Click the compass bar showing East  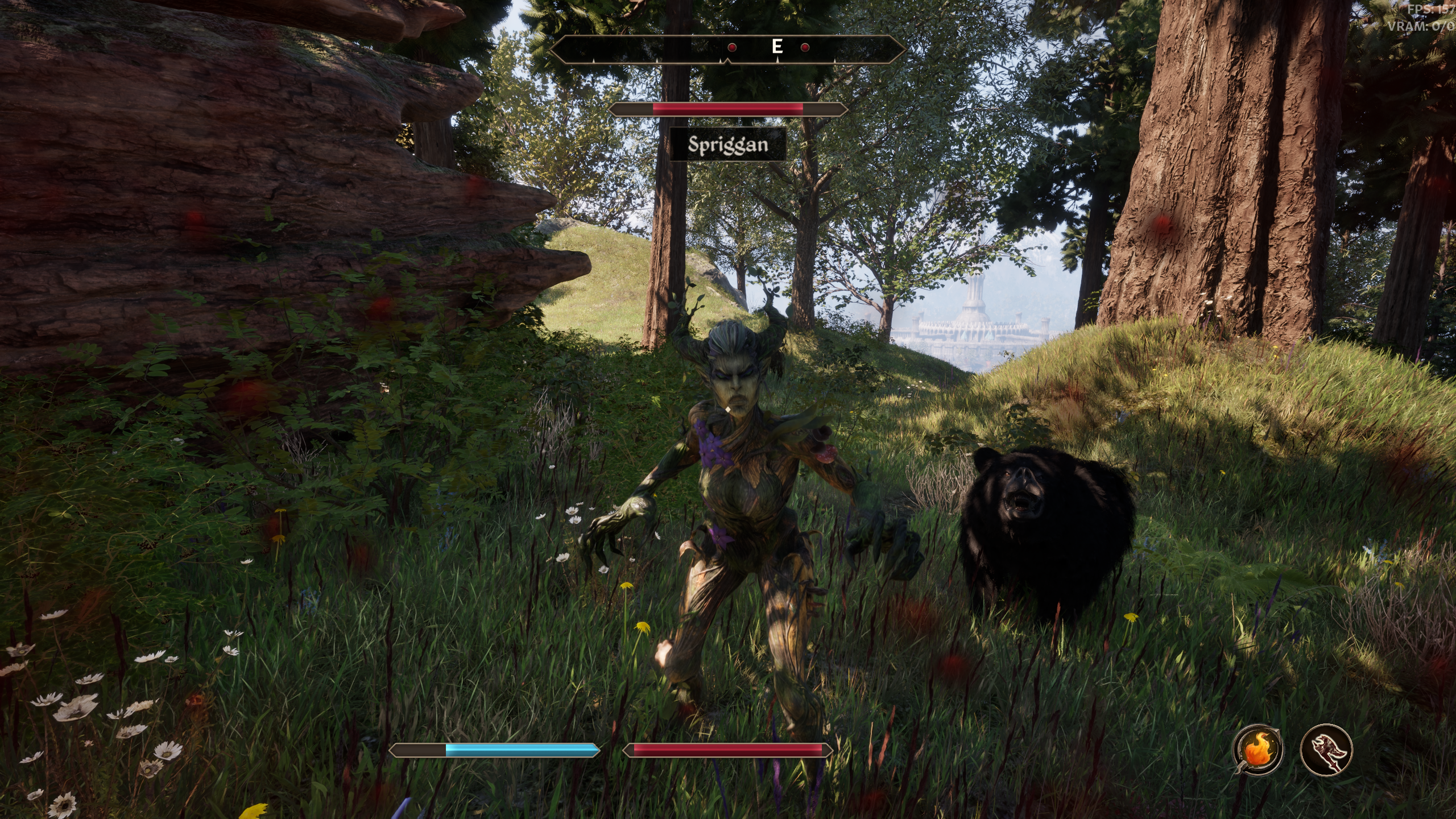(x=727, y=48)
